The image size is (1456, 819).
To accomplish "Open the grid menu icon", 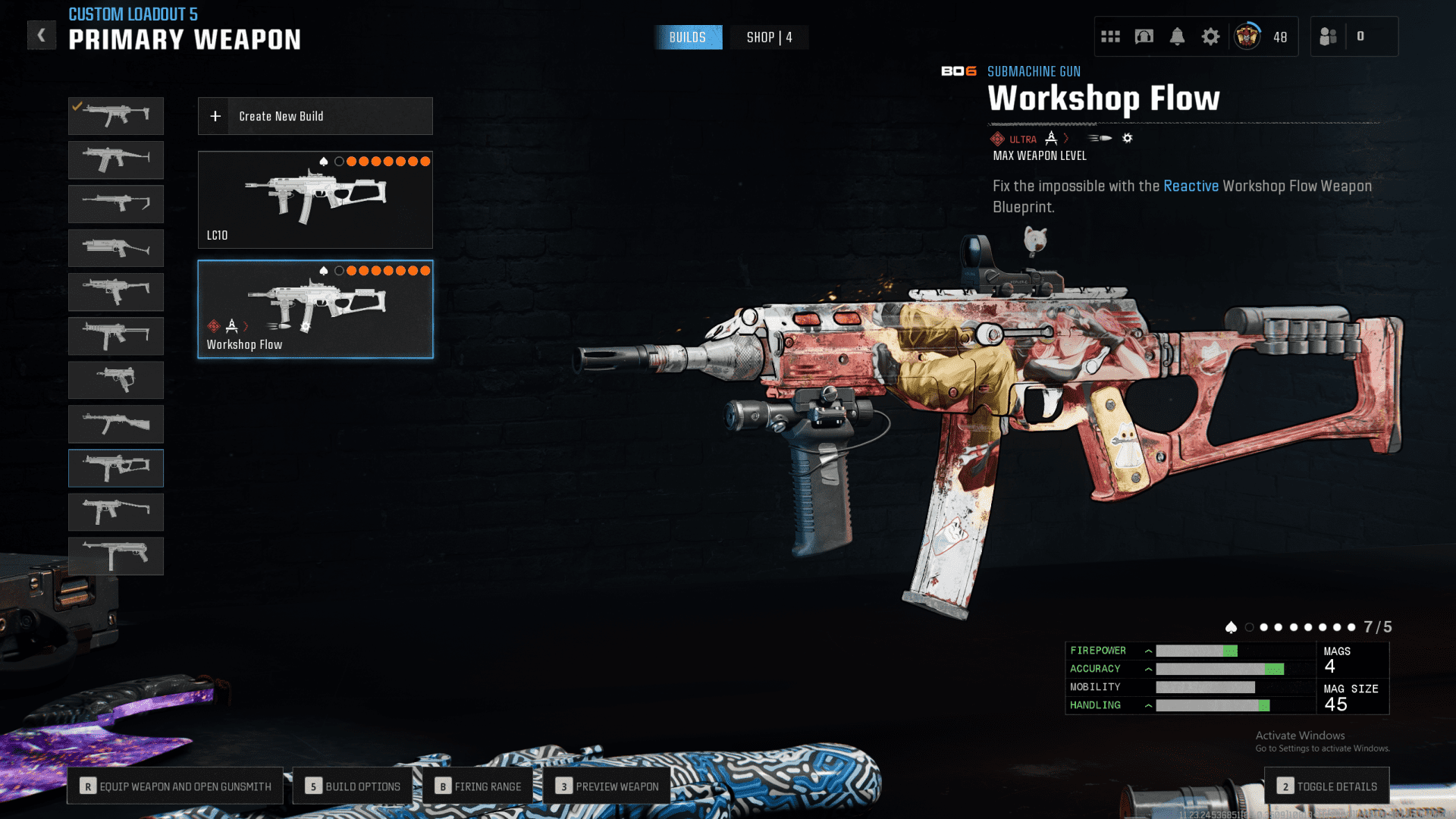I will tap(1110, 36).
